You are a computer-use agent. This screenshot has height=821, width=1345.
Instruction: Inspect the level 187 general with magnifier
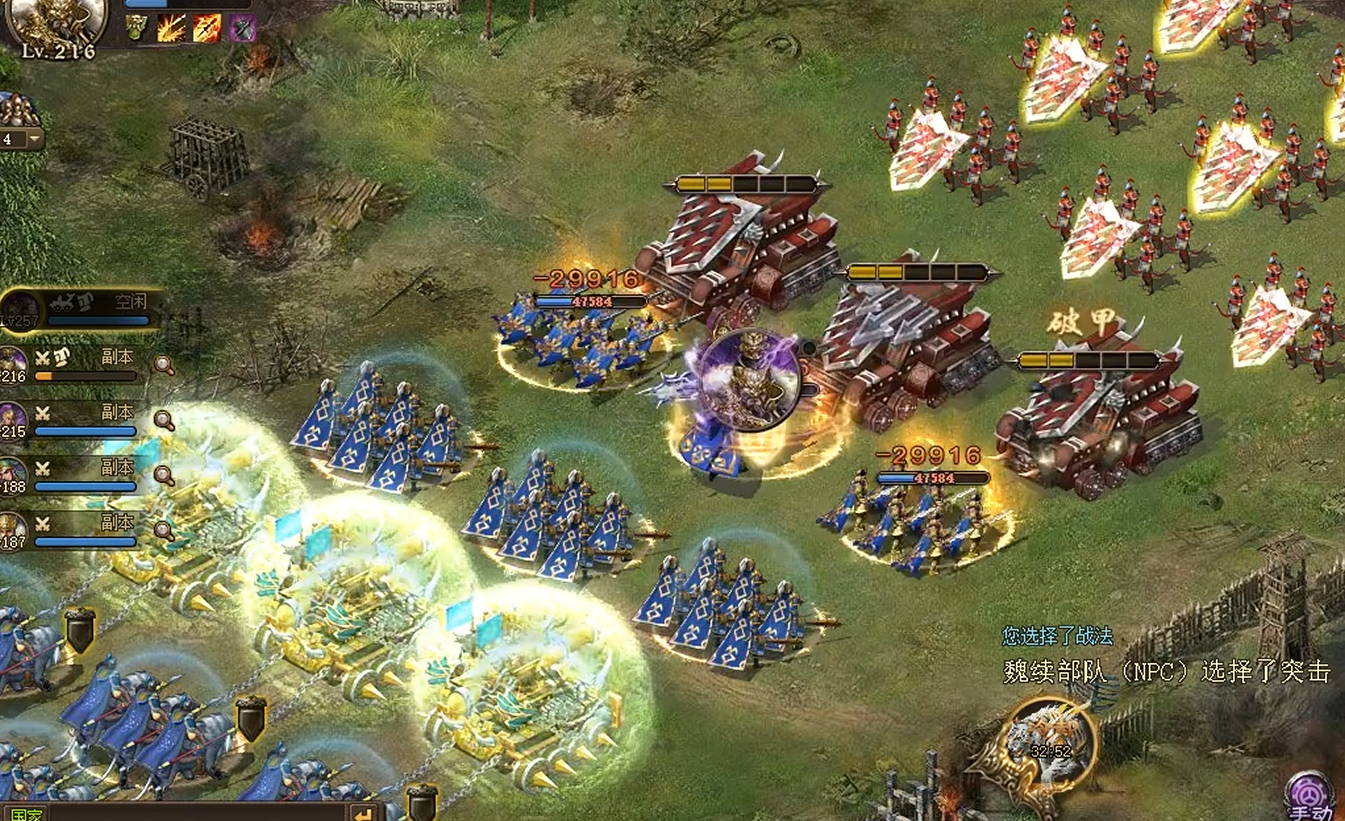coord(163,530)
